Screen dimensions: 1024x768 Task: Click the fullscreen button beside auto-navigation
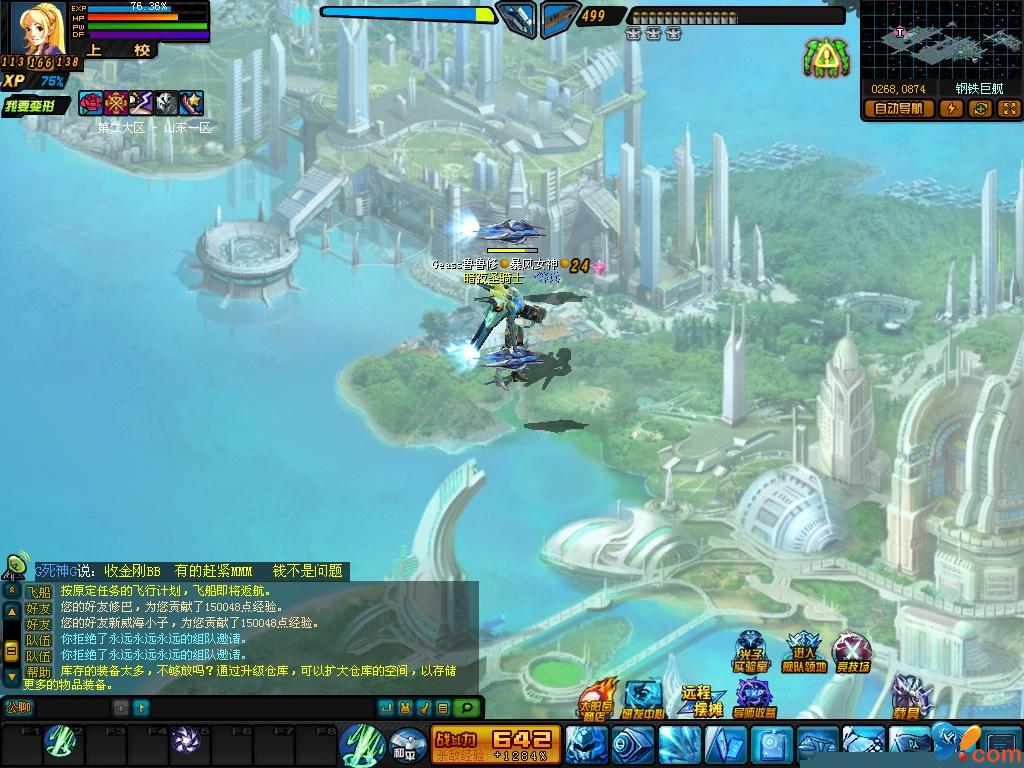[x=1009, y=109]
